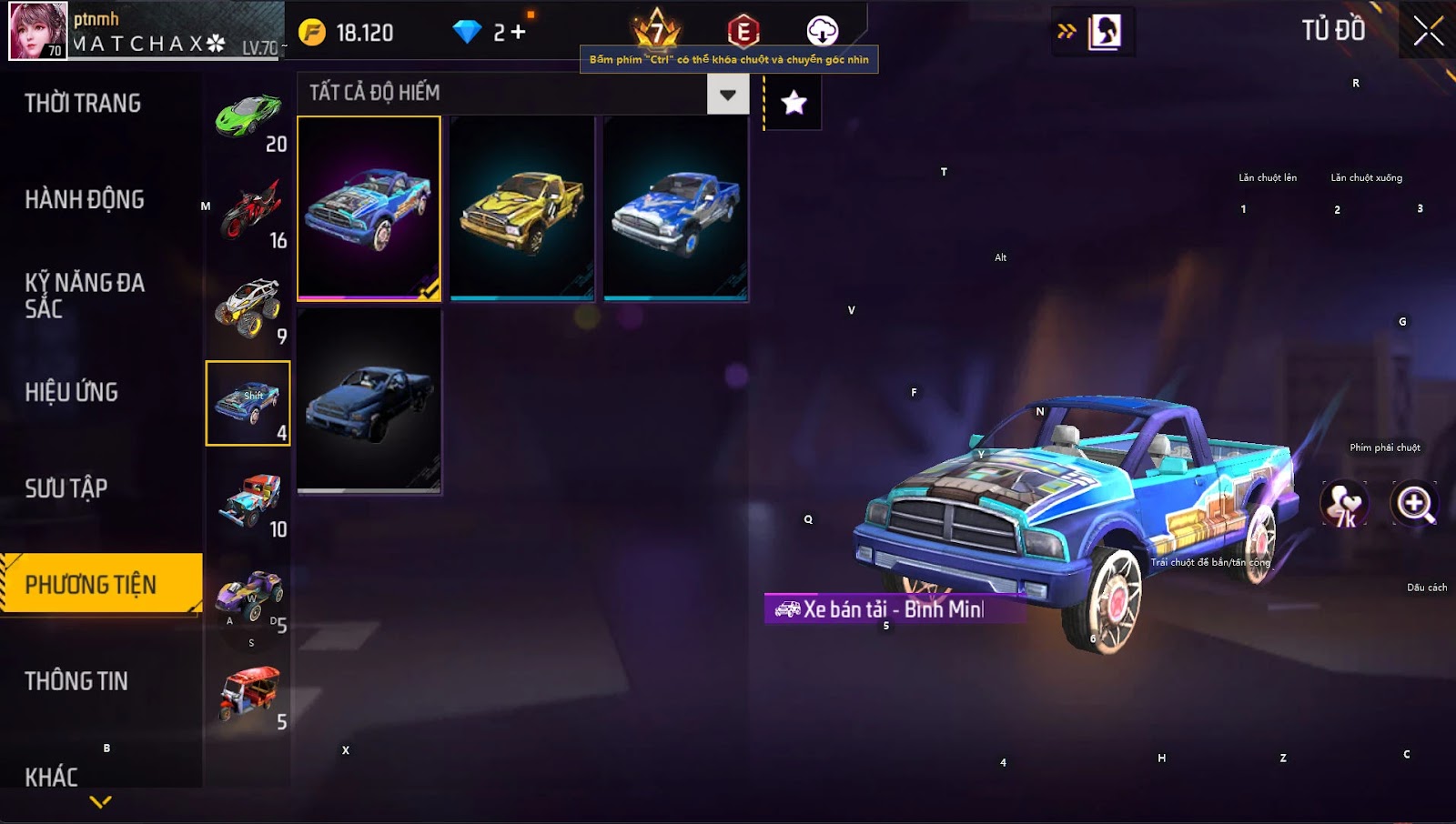Switch to the Khác category
Screen dimensions: 1456x824
[52, 777]
